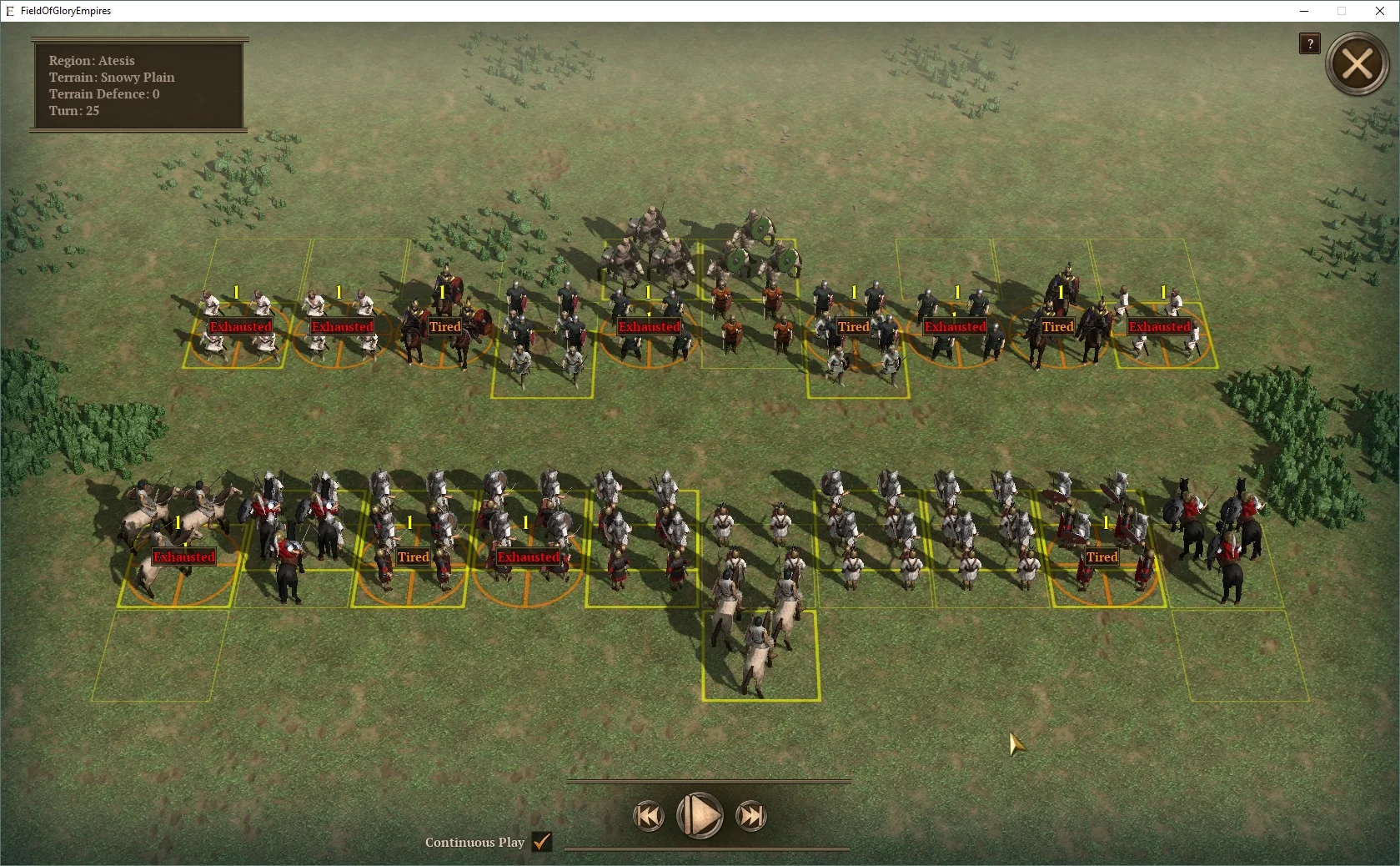Viewport: 1400px width, 866px height.
Task: Click the Exhausted badge on the leftmost top unit
Action: 240,326
